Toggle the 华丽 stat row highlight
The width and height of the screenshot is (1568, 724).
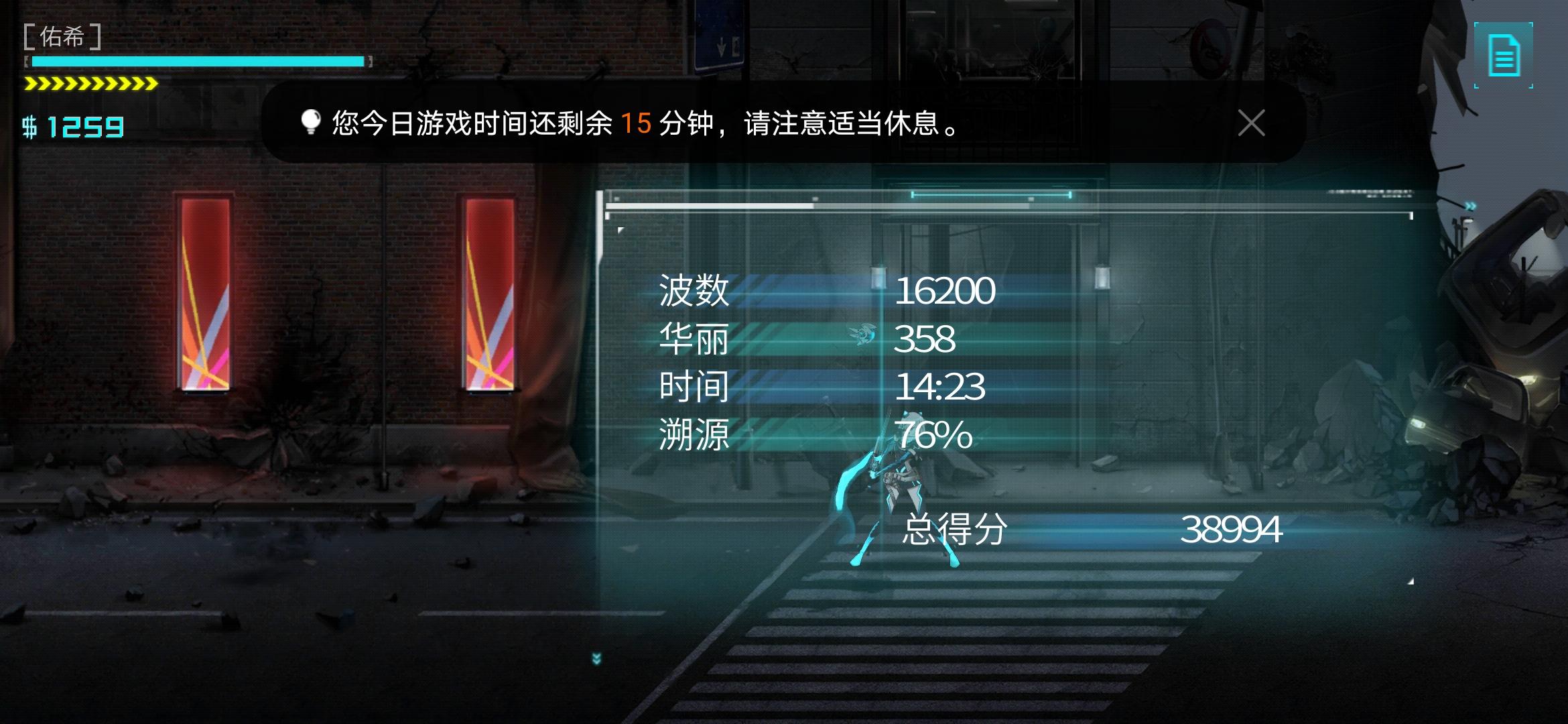694,338
